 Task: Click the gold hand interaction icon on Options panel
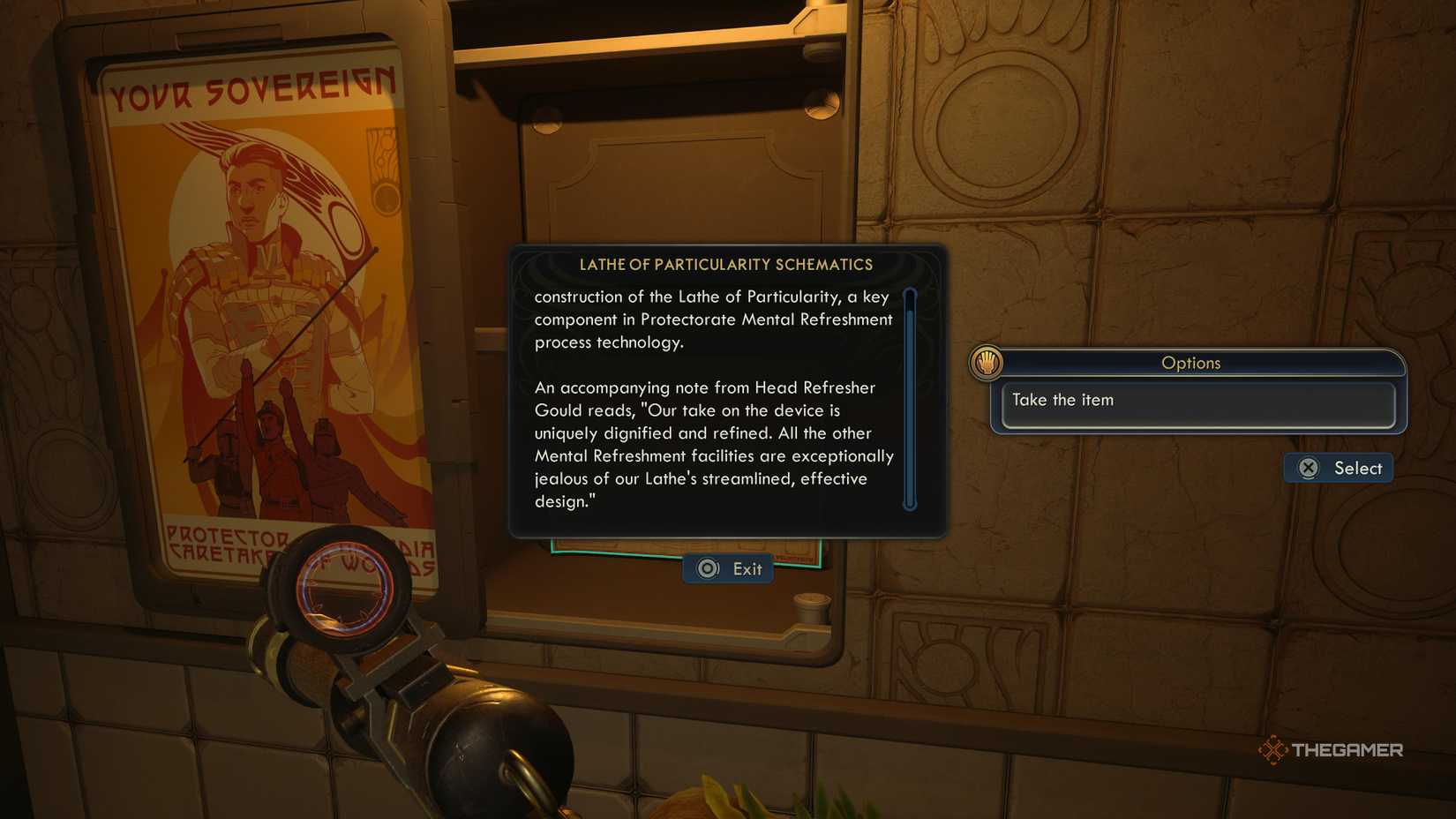(x=987, y=361)
